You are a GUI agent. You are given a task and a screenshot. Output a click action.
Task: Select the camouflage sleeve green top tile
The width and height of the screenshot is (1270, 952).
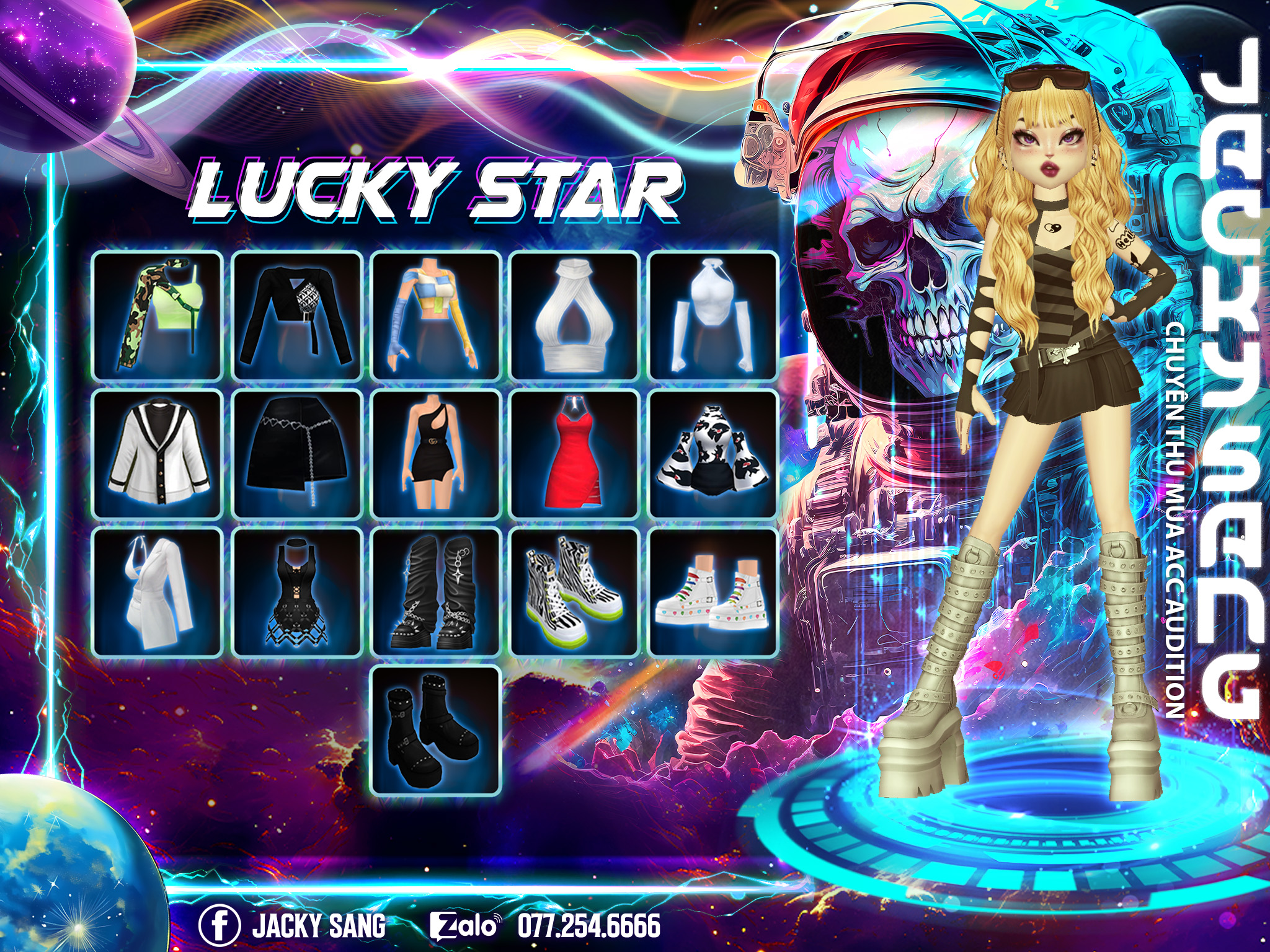[158, 316]
